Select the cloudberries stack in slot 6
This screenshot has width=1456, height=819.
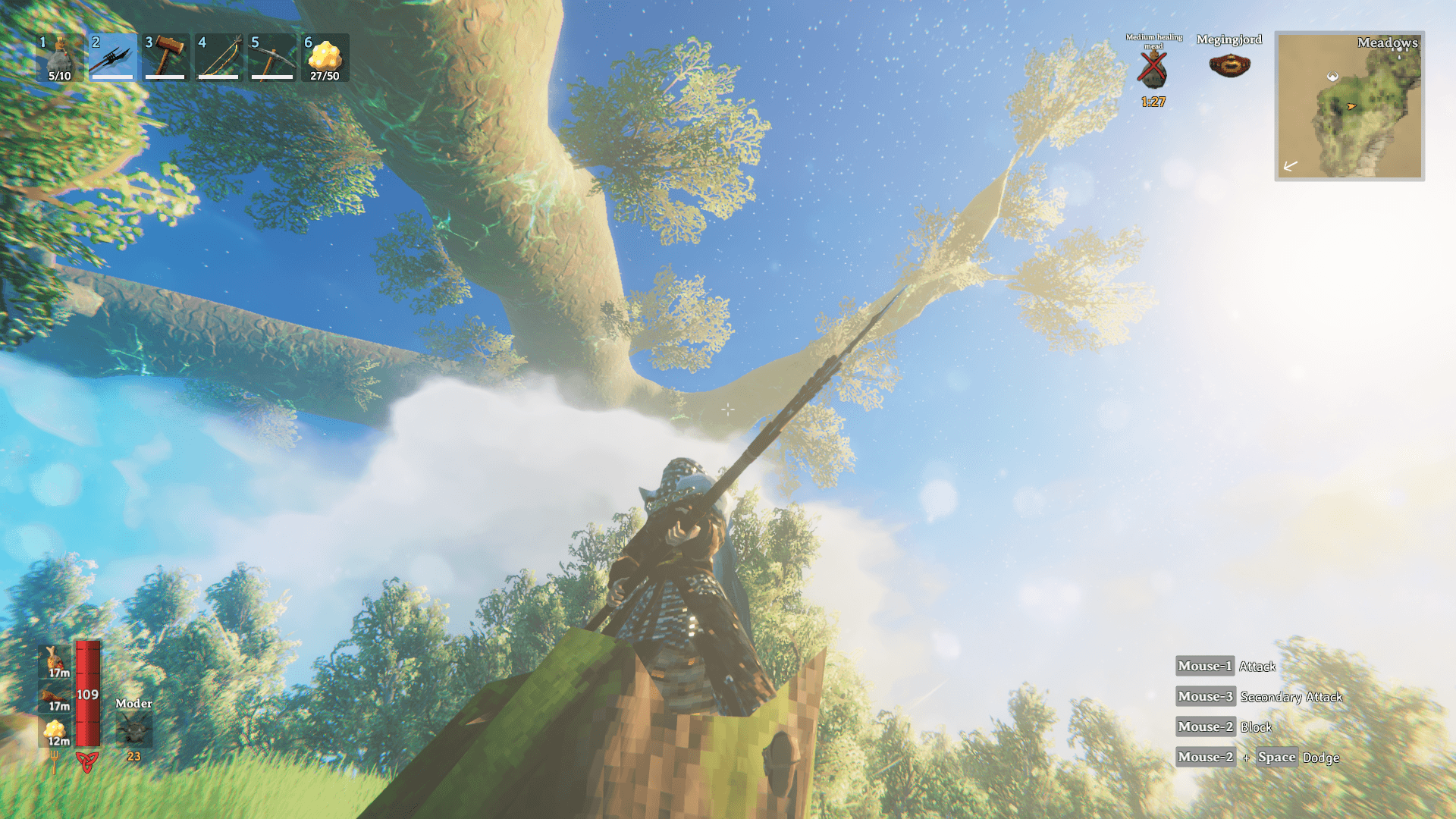click(325, 58)
